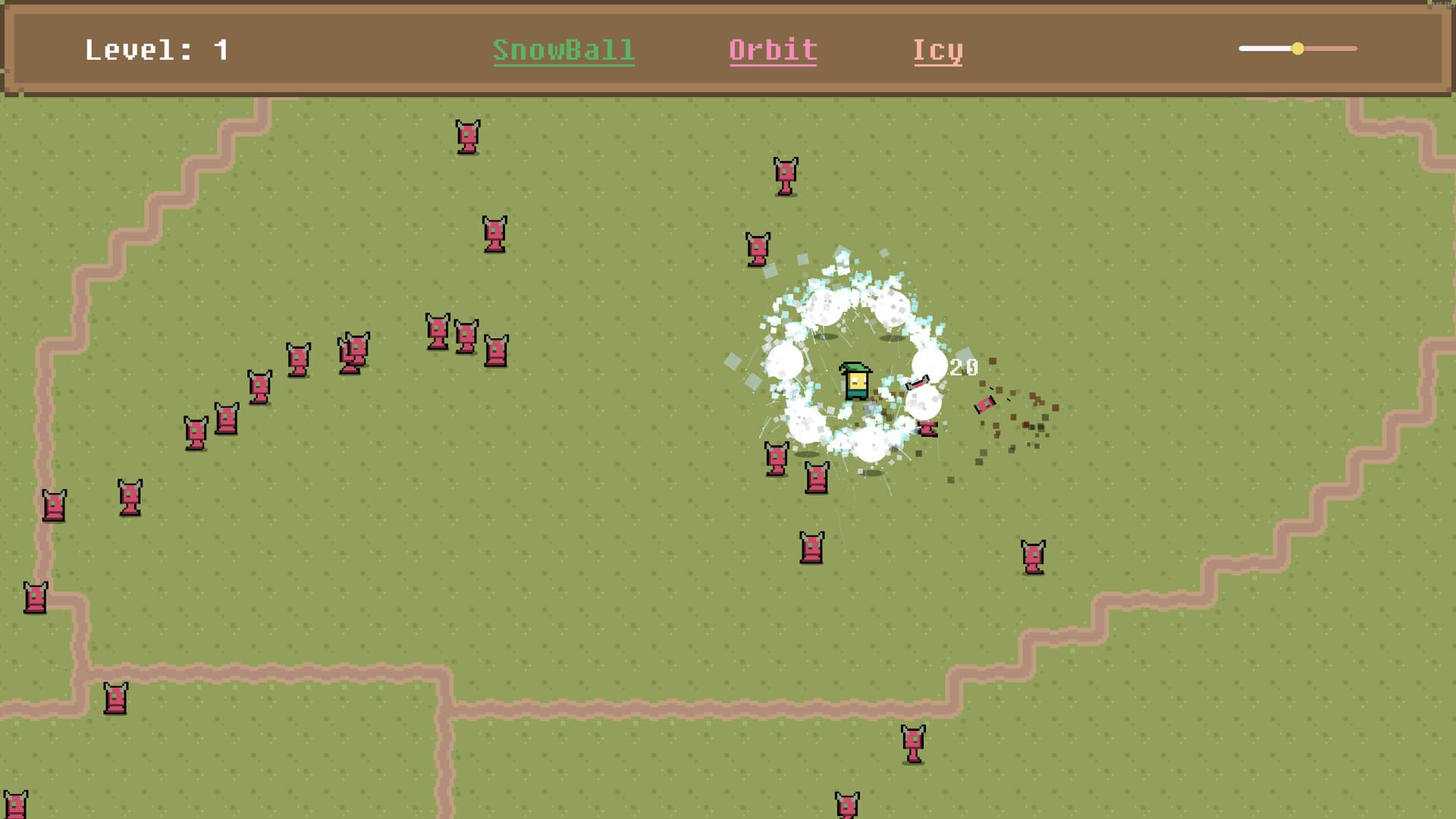Image resolution: width=1456 pixels, height=819 pixels.
Task: Click the tilted enemy being knocked back right
Action: pyautogui.click(x=984, y=403)
